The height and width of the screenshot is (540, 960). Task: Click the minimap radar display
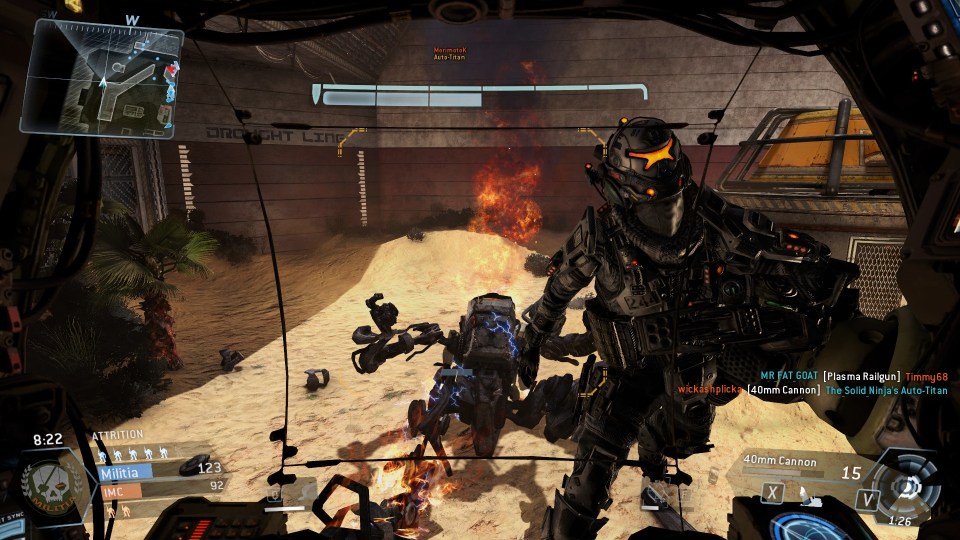tap(102, 78)
